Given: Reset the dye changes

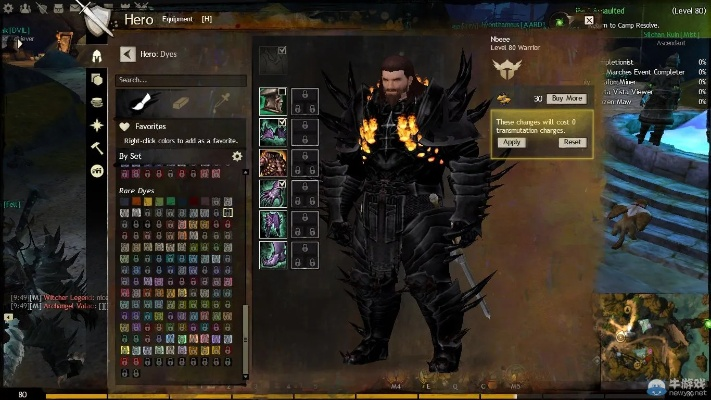Looking at the screenshot, I should tap(571, 142).
